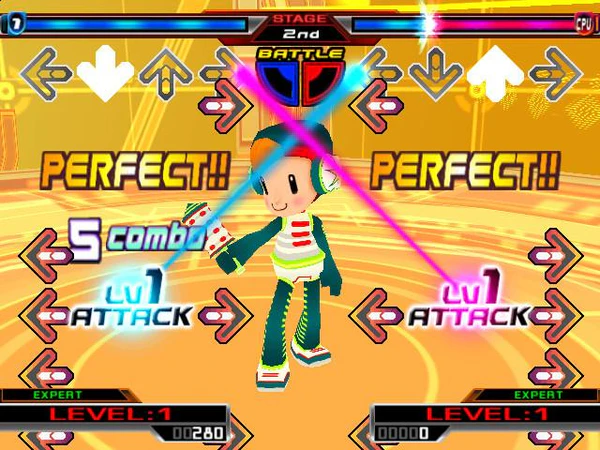This screenshot has width=600, height=450.
Task: Tap the CPU side's right arrow receptor
Action: click(x=557, y=72)
